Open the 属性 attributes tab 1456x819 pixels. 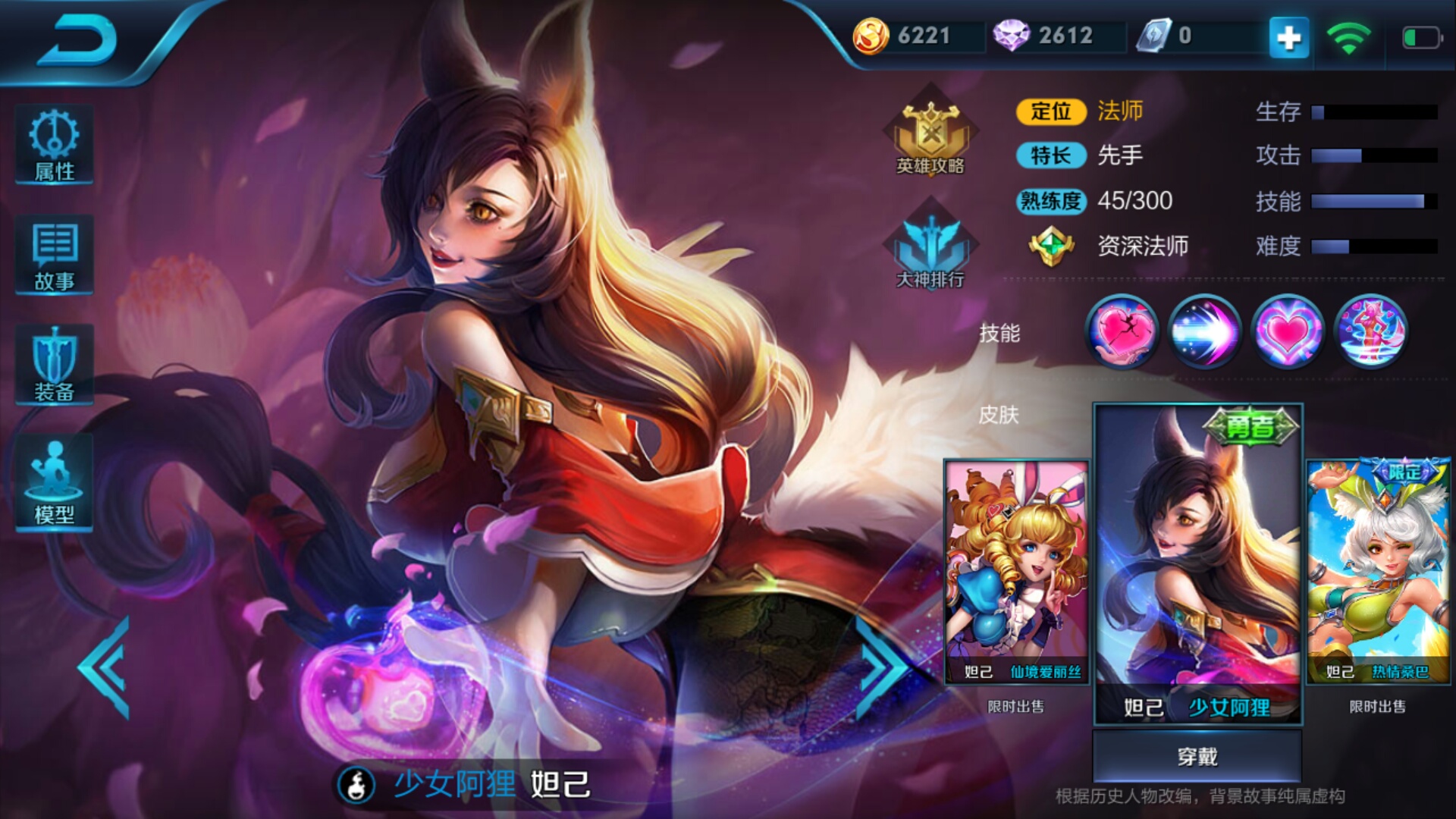point(54,145)
